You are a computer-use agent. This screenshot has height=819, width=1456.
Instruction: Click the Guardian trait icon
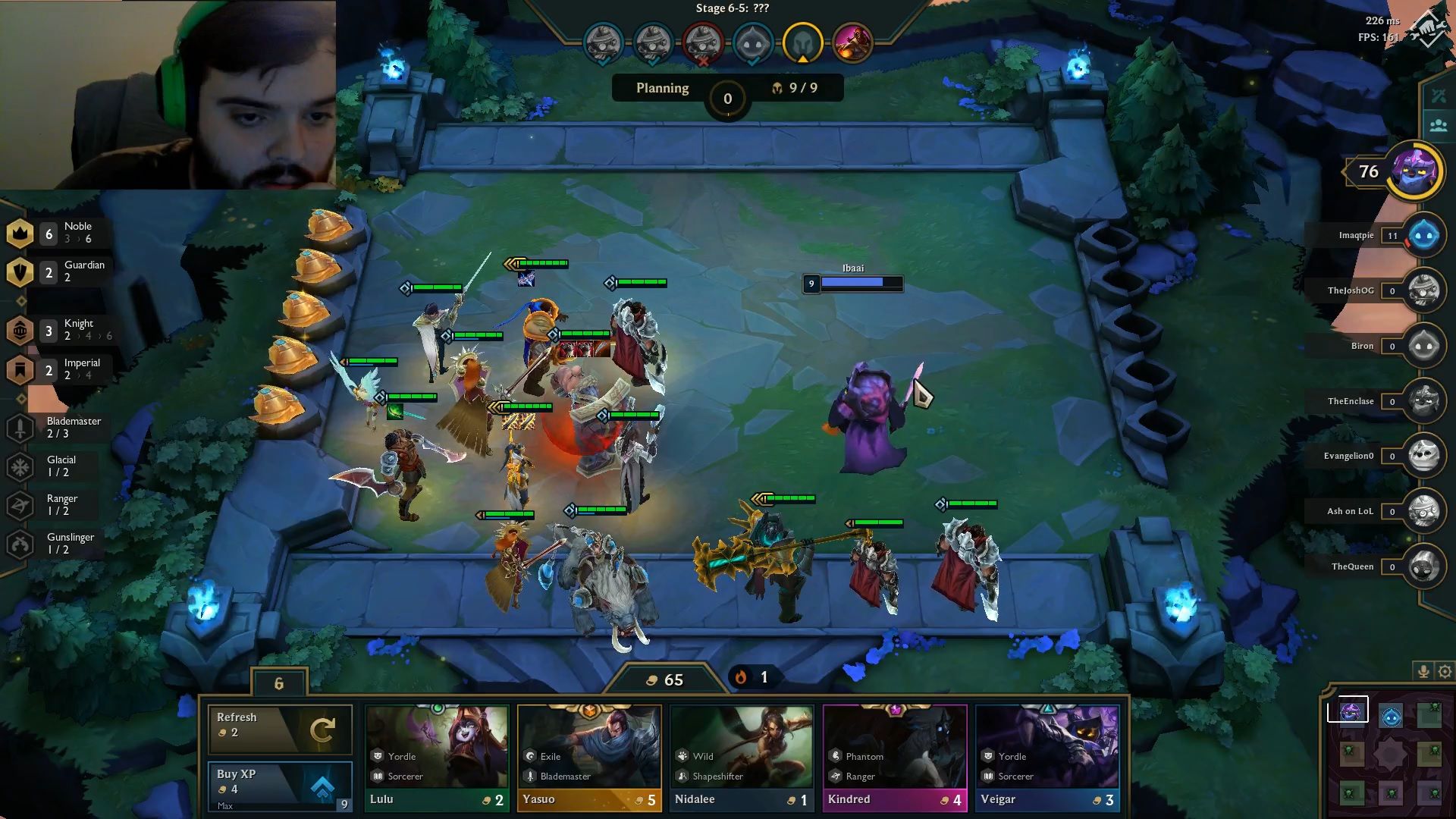click(20, 271)
